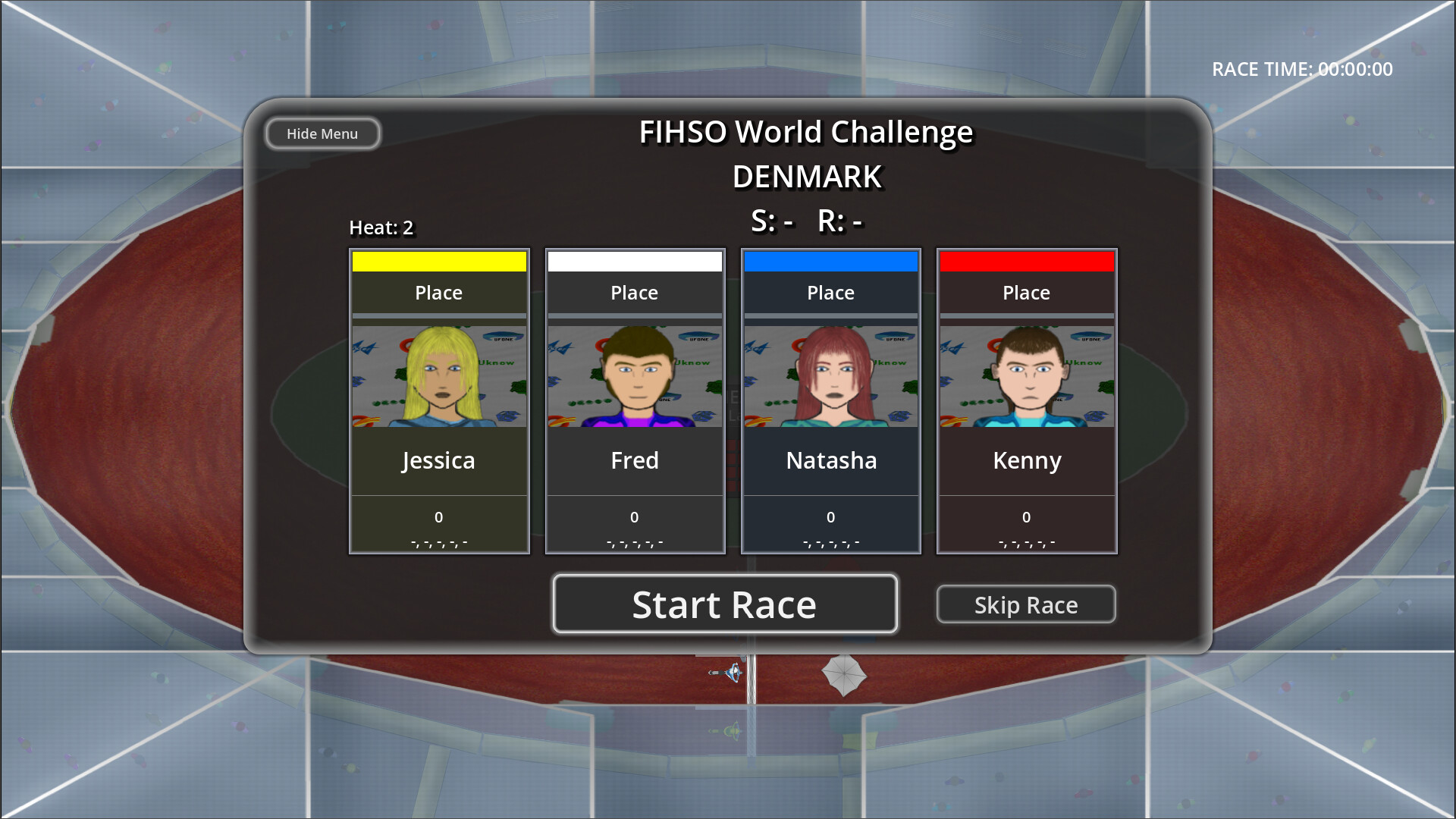Click the yellow lane color bar above Jessica
This screenshot has width=1456, height=819.
click(x=438, y=260)
